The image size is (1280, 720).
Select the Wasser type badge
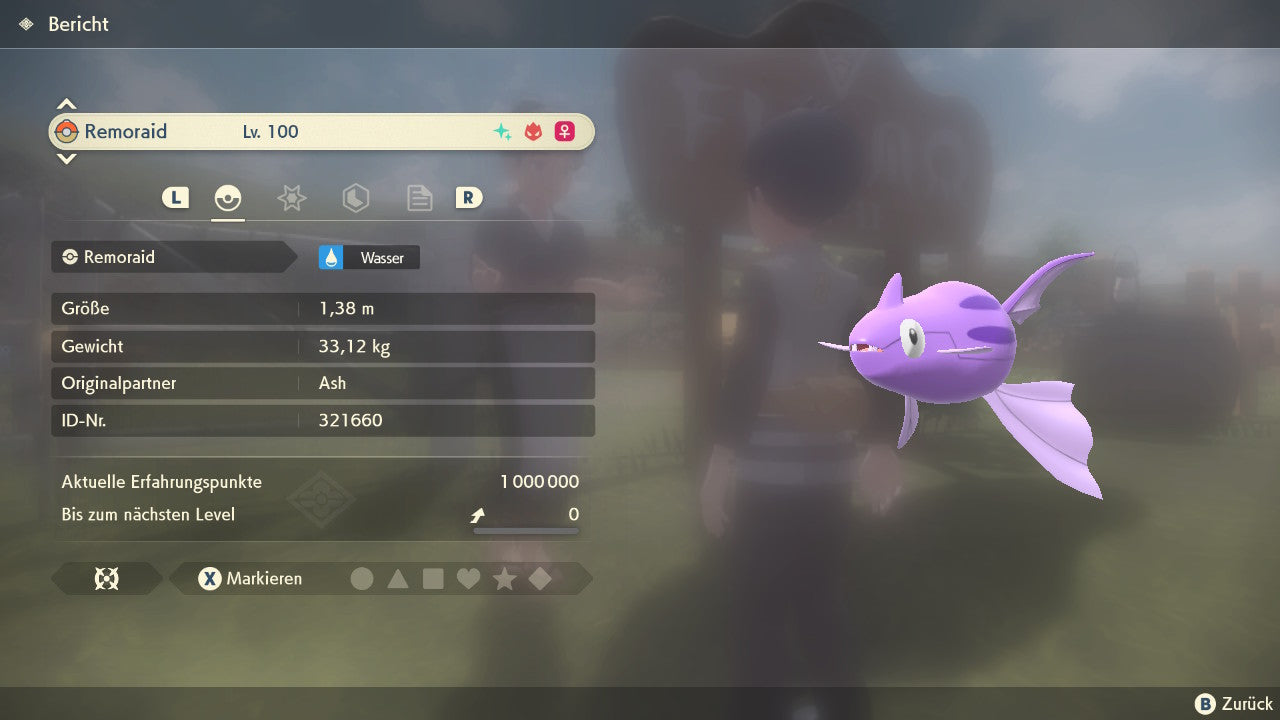369,258
